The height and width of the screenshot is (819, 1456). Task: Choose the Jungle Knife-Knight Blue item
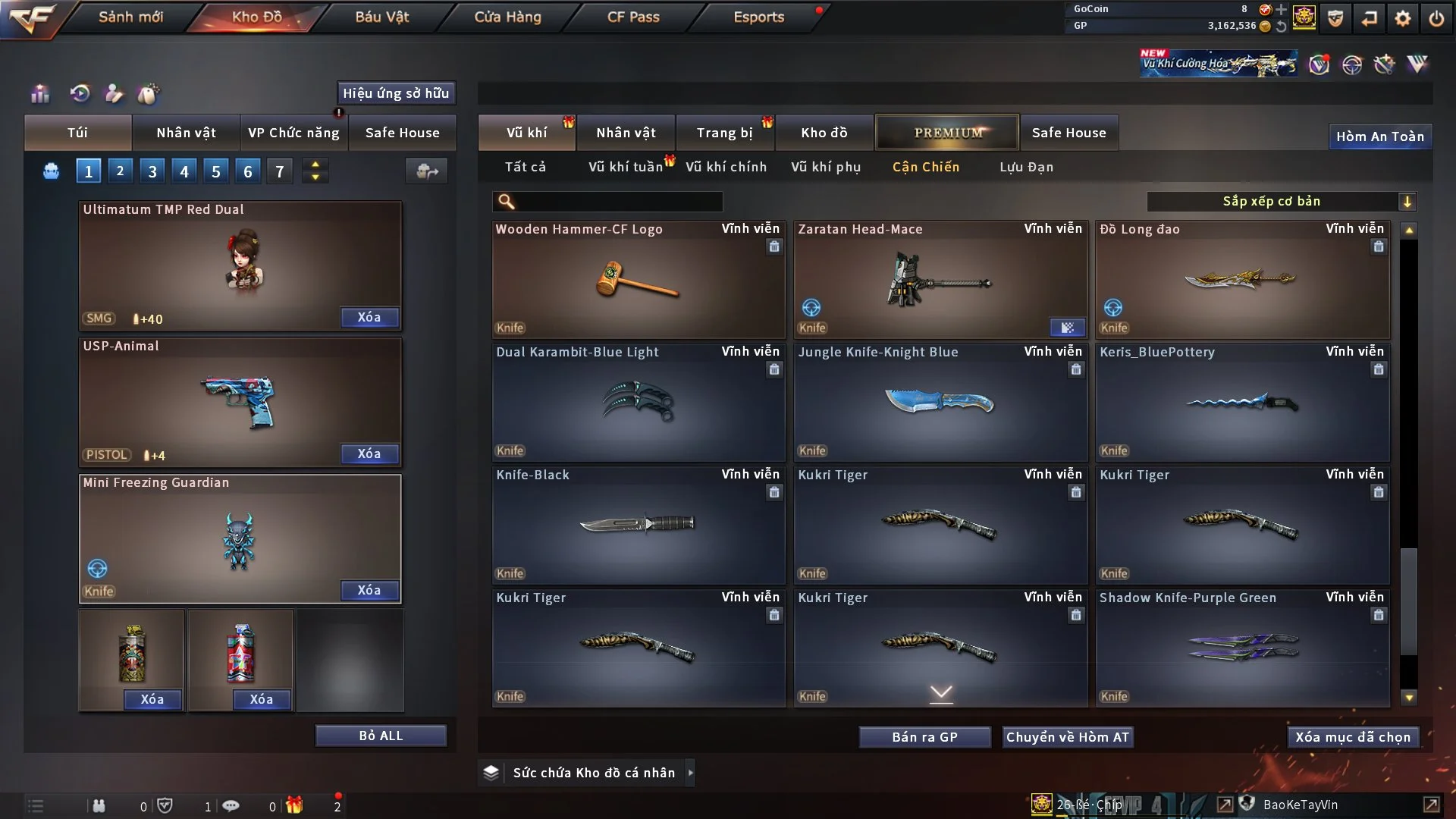click(940, 403)
